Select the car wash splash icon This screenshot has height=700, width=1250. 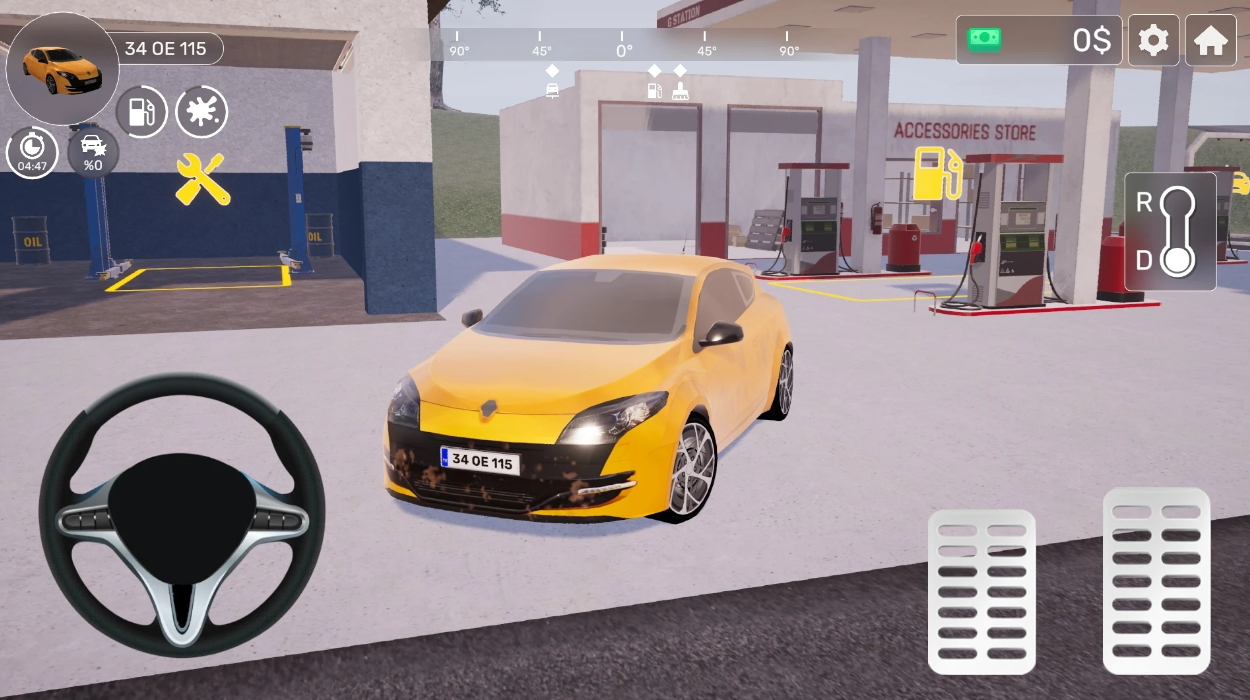tap(201, 112)
